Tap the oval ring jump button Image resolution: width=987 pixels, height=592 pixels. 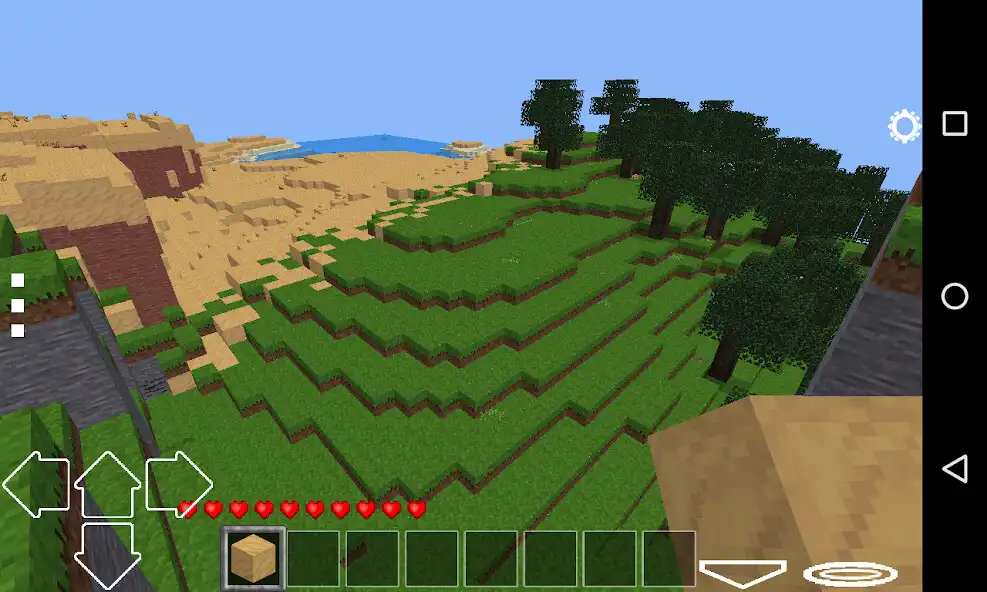[x=850, y=574]
